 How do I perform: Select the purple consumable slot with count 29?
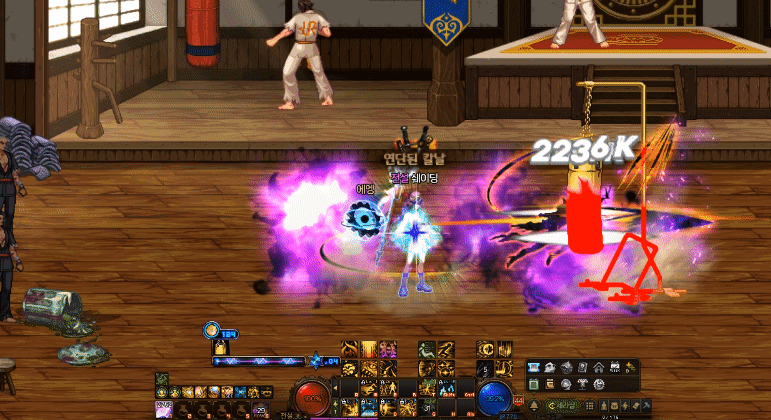(x=262, y=409)
